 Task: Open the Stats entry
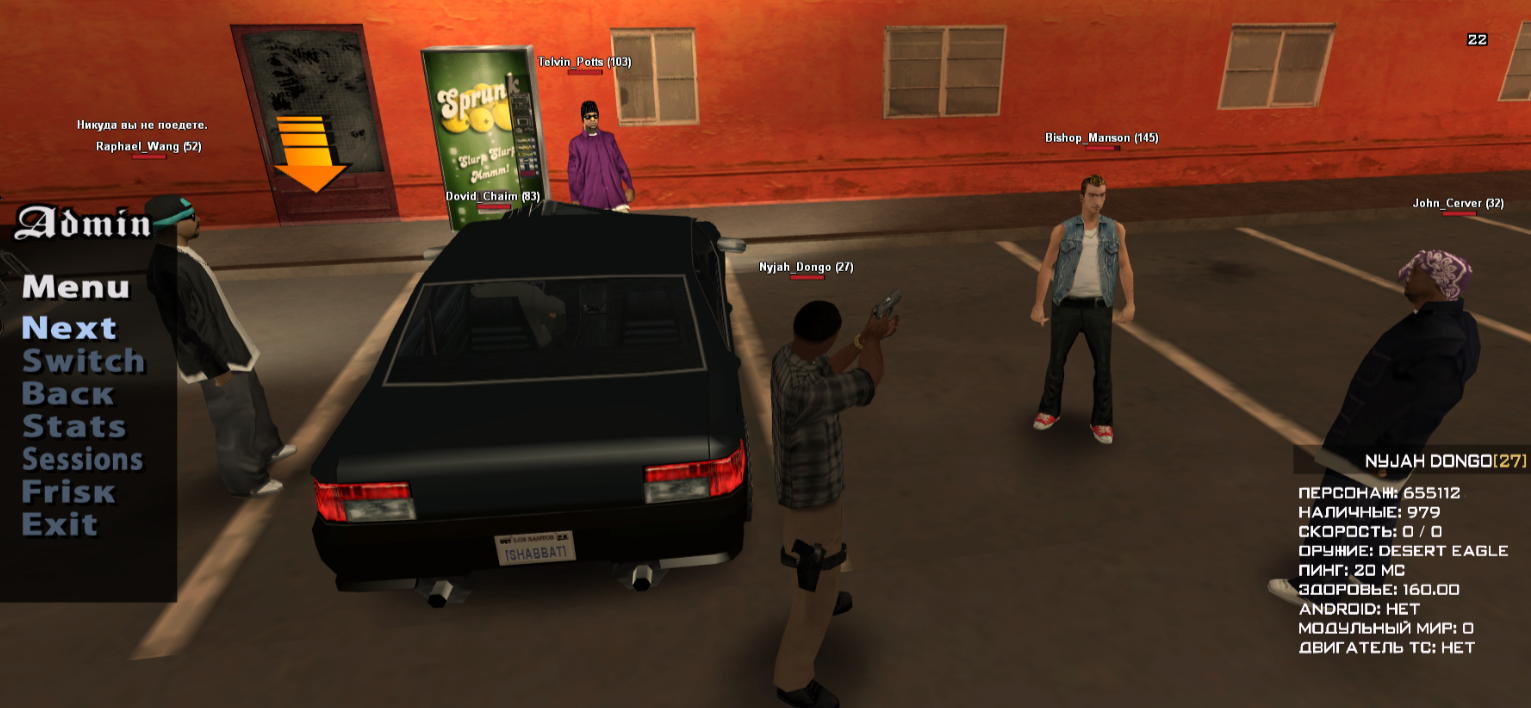(x=74, y=427)
